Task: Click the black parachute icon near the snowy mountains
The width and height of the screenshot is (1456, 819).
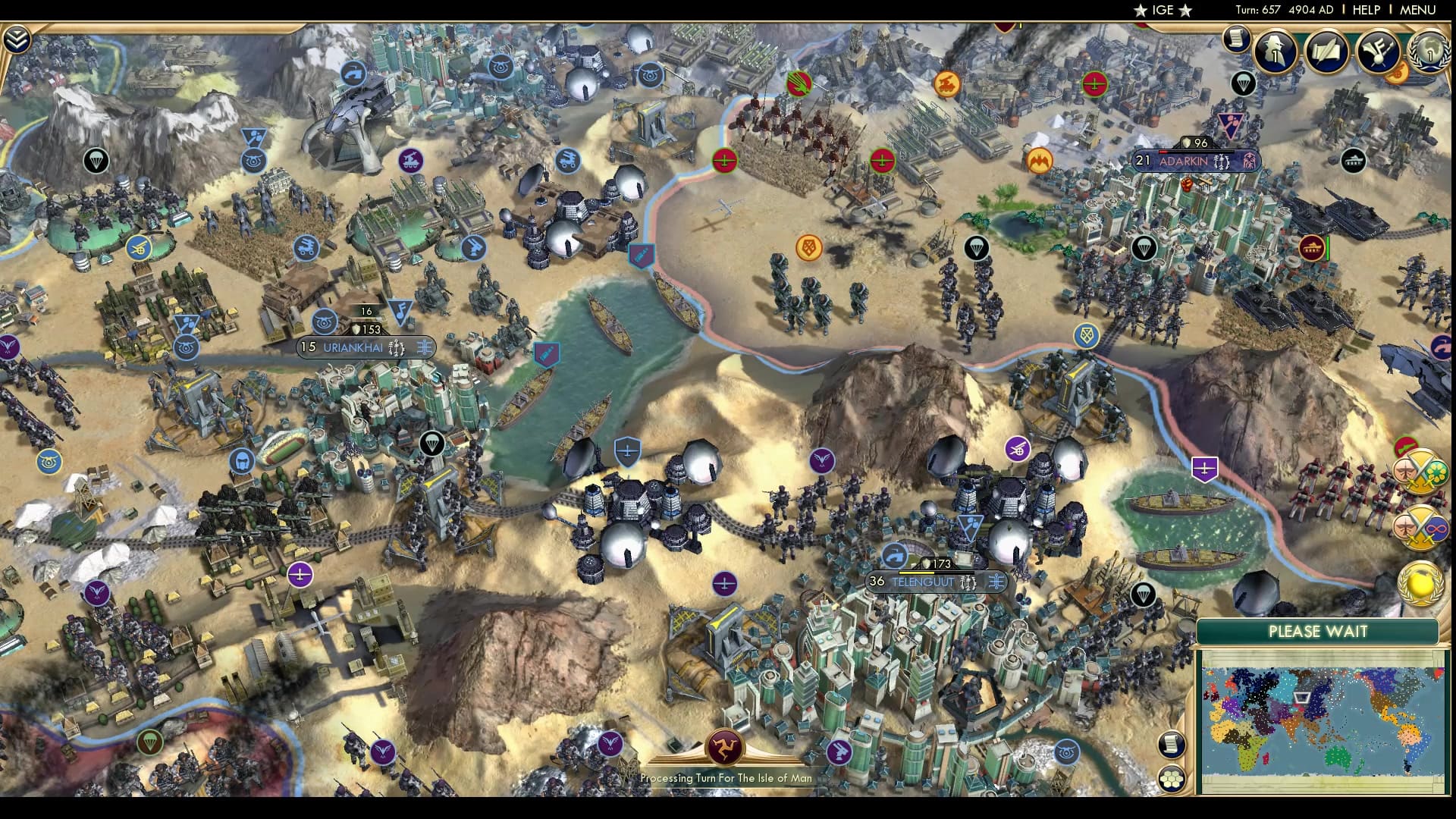Action: [x=95, y=162]
